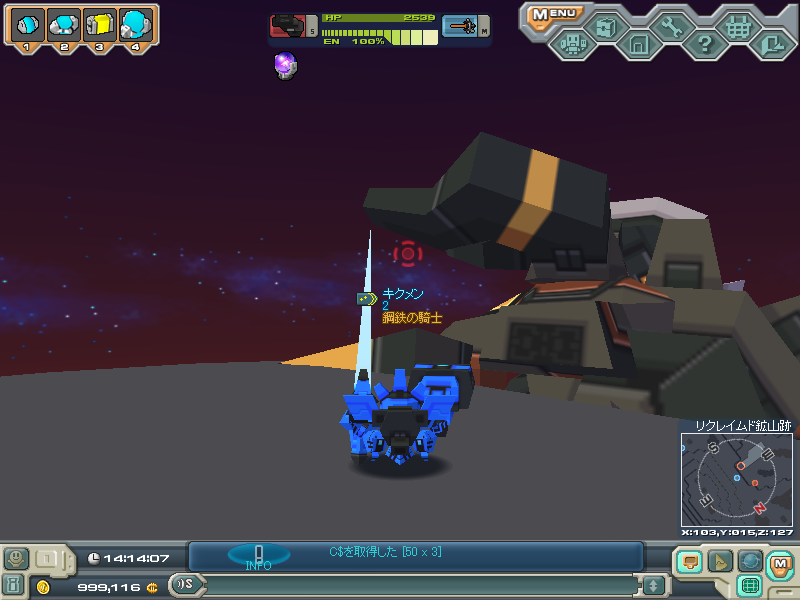Click the storage box hexagon icon

[x=605, y=25]
